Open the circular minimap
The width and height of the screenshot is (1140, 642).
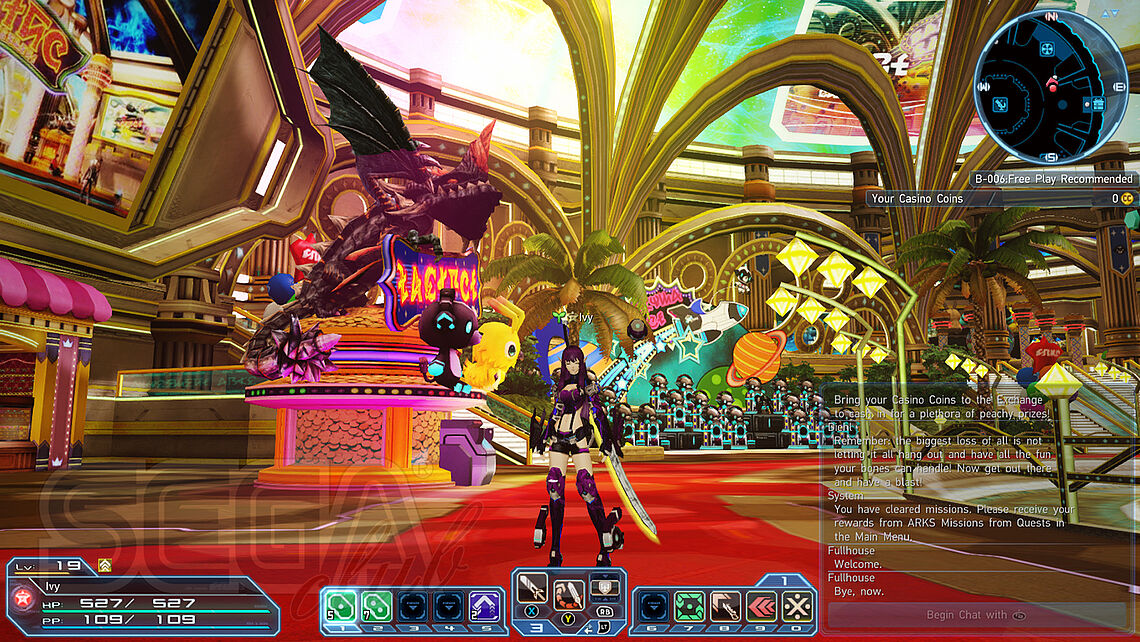pyautogui.click(x=1050, y=87)
